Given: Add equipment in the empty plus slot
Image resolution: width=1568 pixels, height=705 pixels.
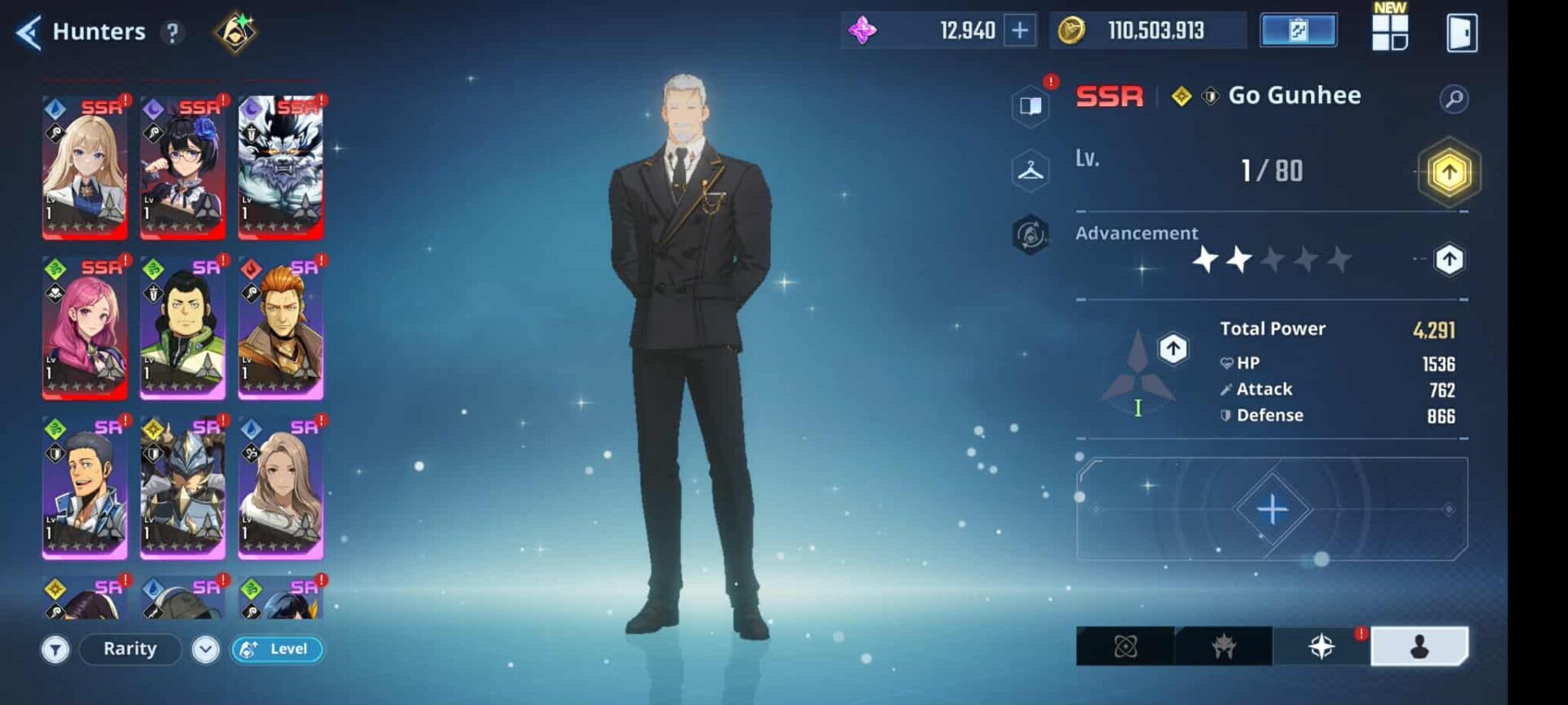Looking at the screenshot, I should click(1272, 509).
